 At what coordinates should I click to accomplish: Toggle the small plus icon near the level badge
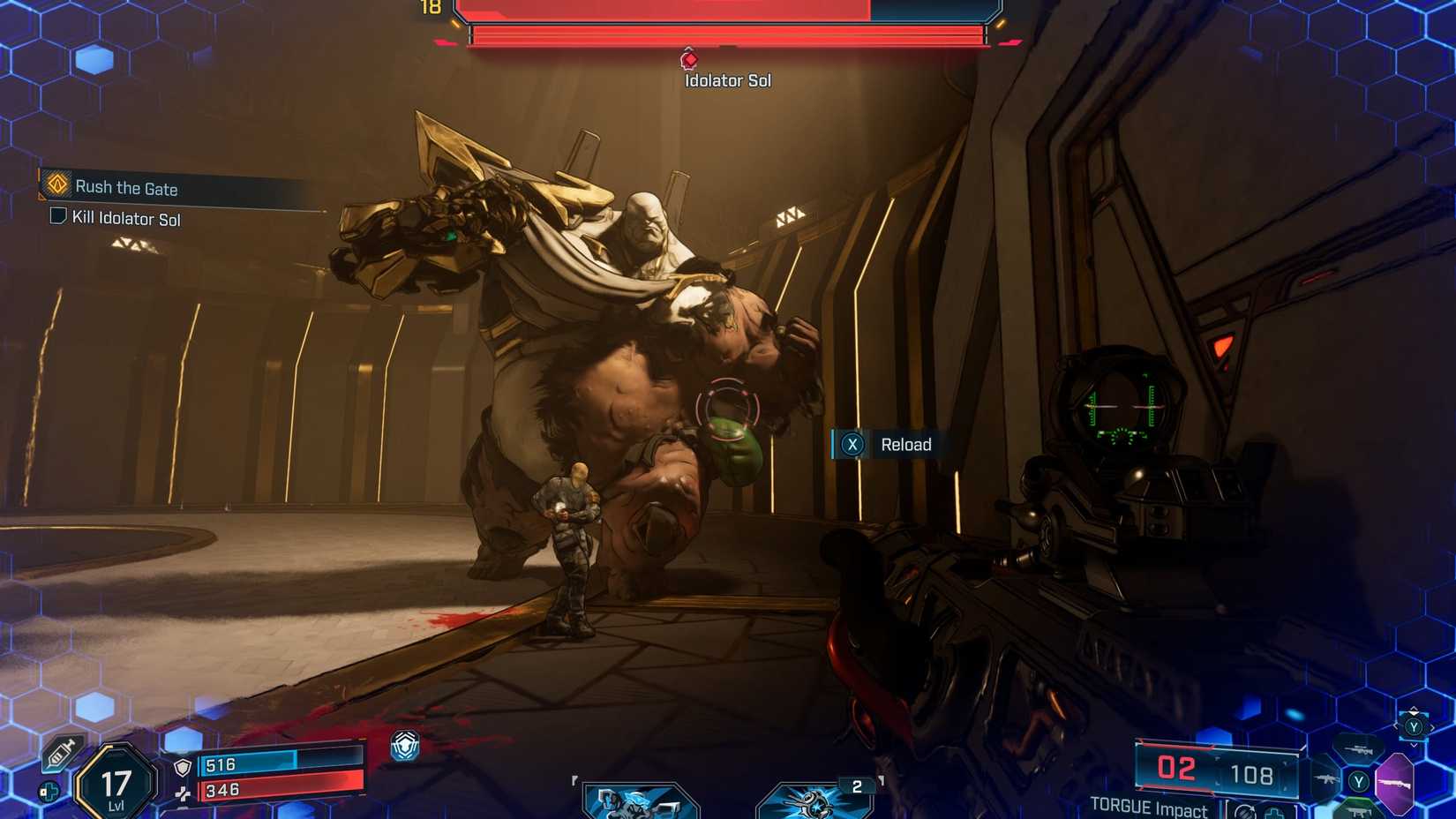[x=49, y=791]
